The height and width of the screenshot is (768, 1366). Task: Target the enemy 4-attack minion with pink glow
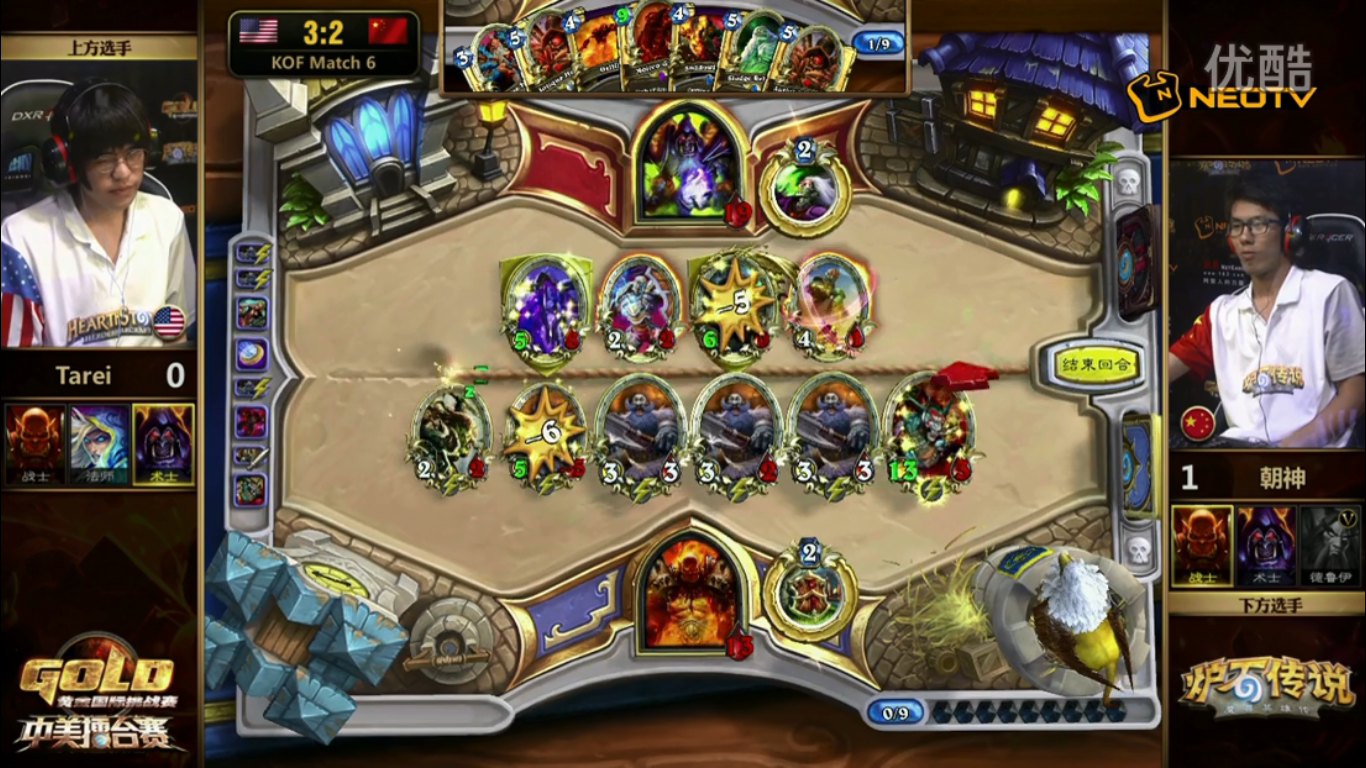point(832,305)
